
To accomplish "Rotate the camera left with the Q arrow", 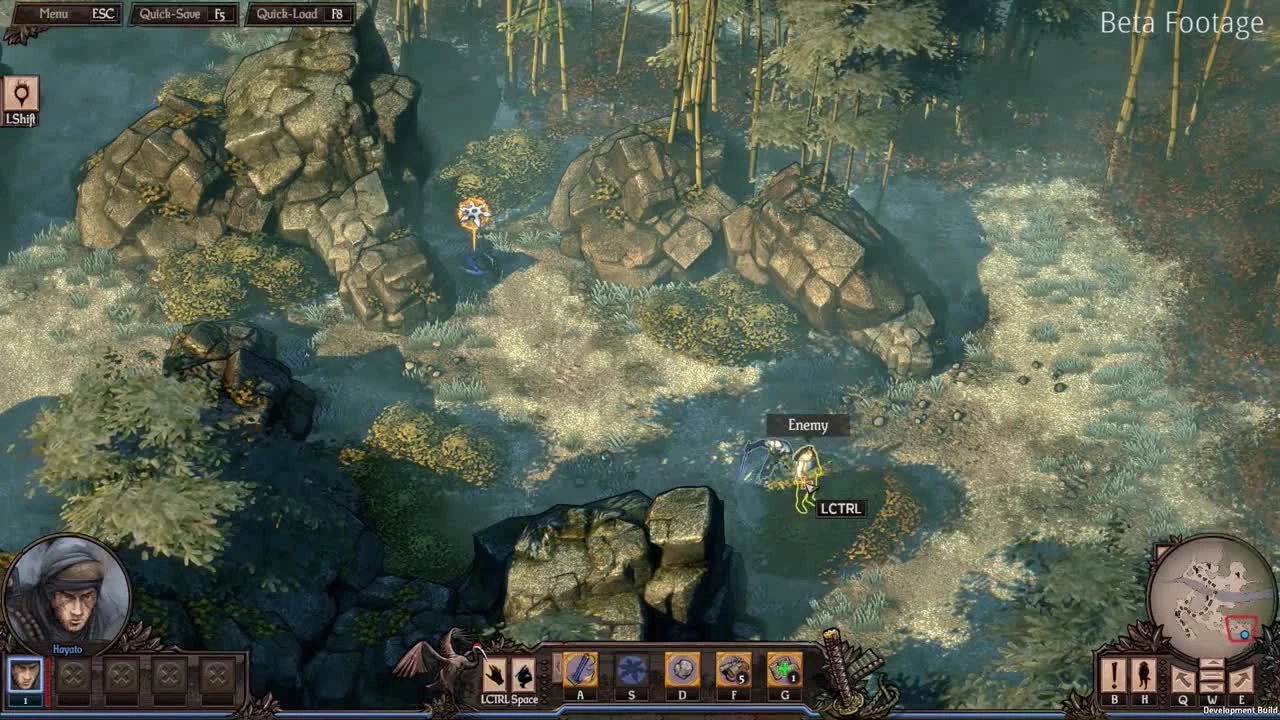I will [1183, 676].
